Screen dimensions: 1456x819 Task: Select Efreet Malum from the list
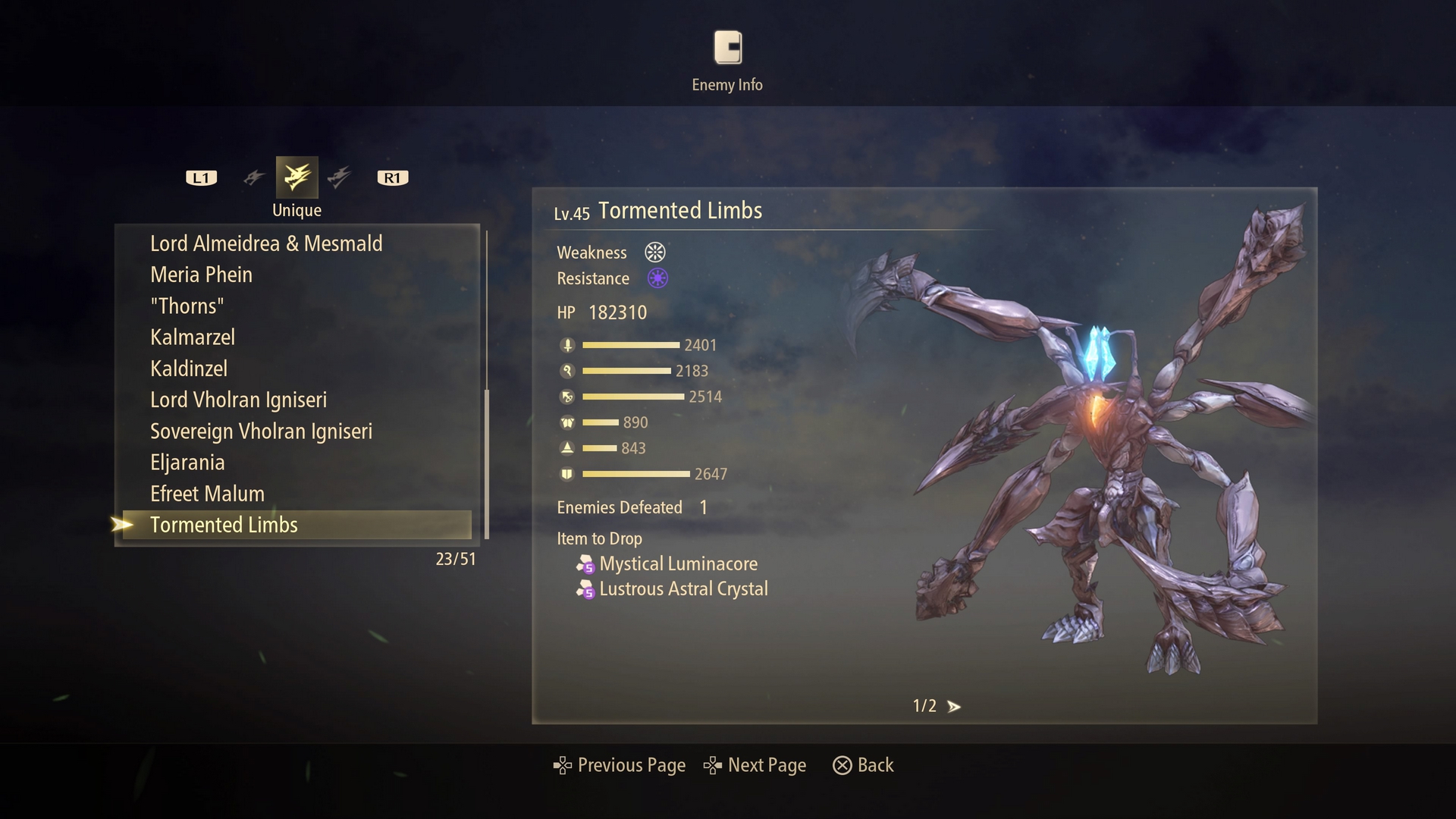point(207,494)
